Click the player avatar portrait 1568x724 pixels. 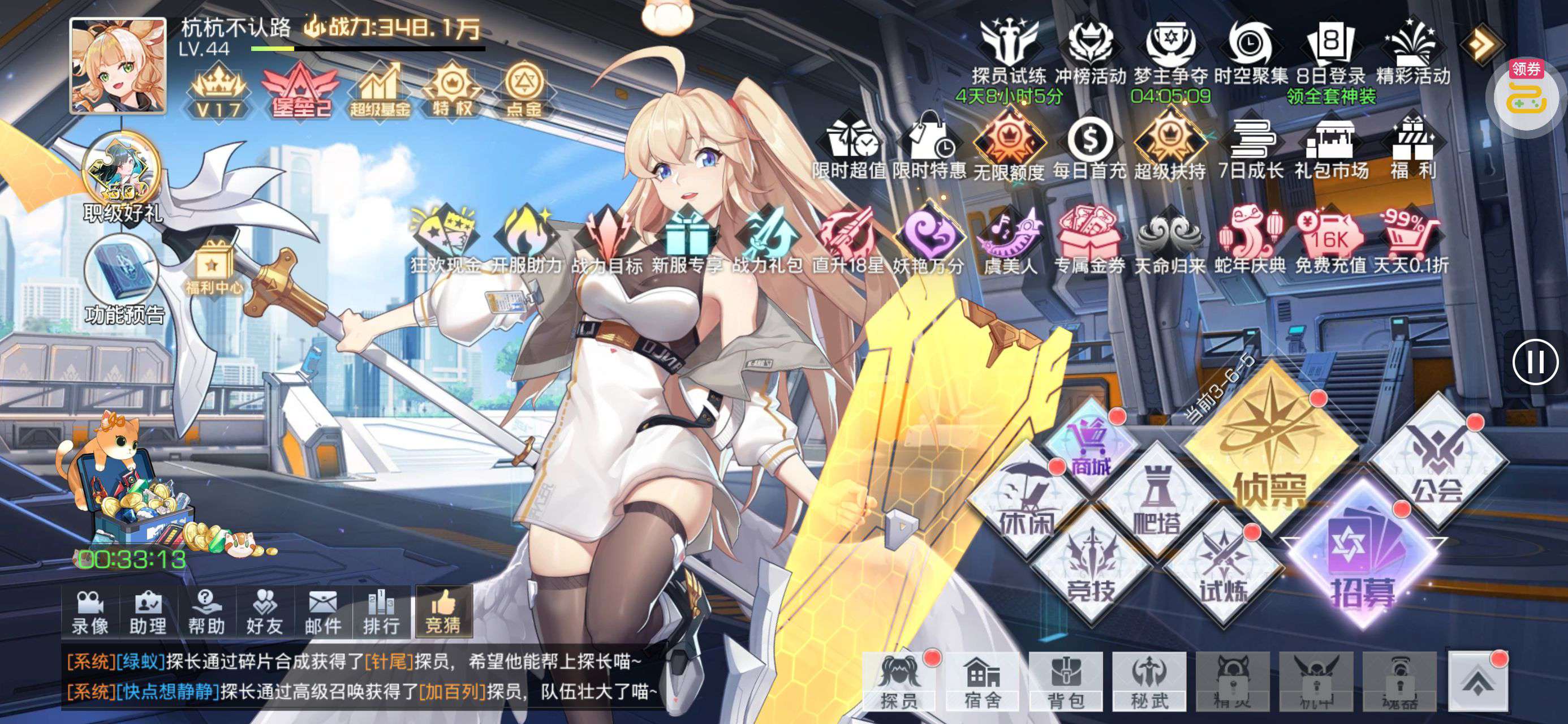(118, 66)
